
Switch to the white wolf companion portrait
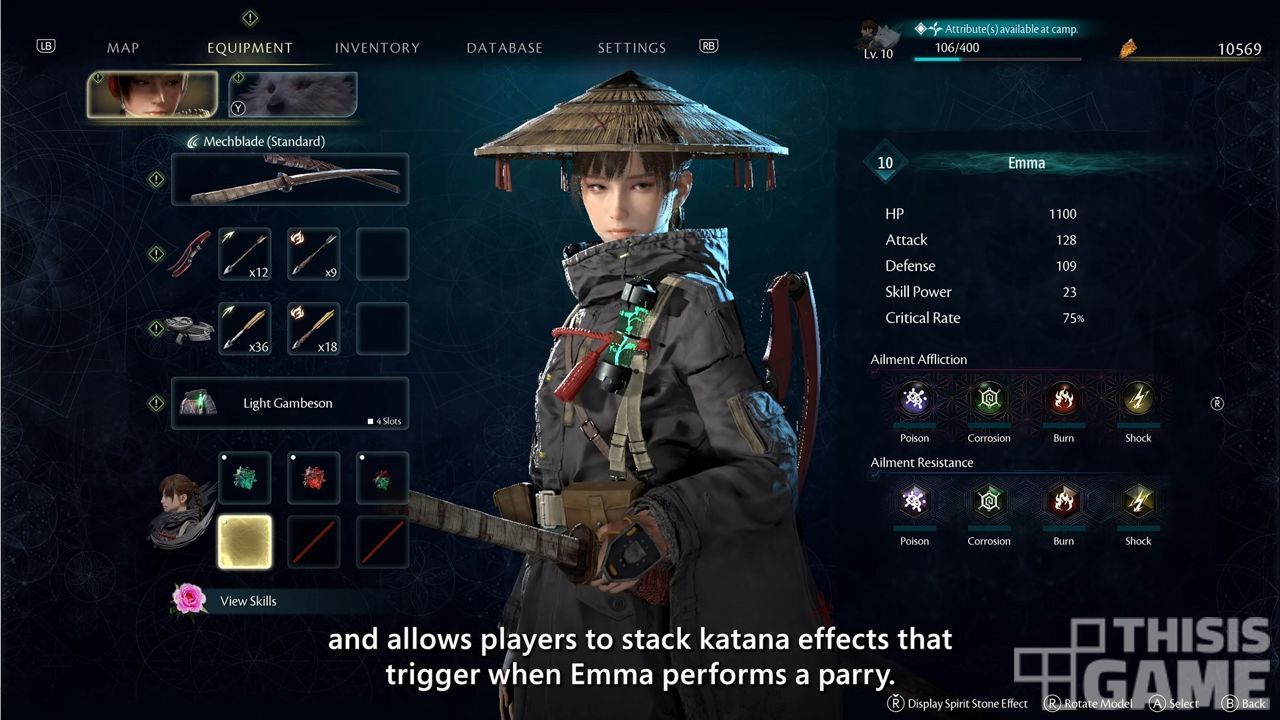click(x=293, y=95)
